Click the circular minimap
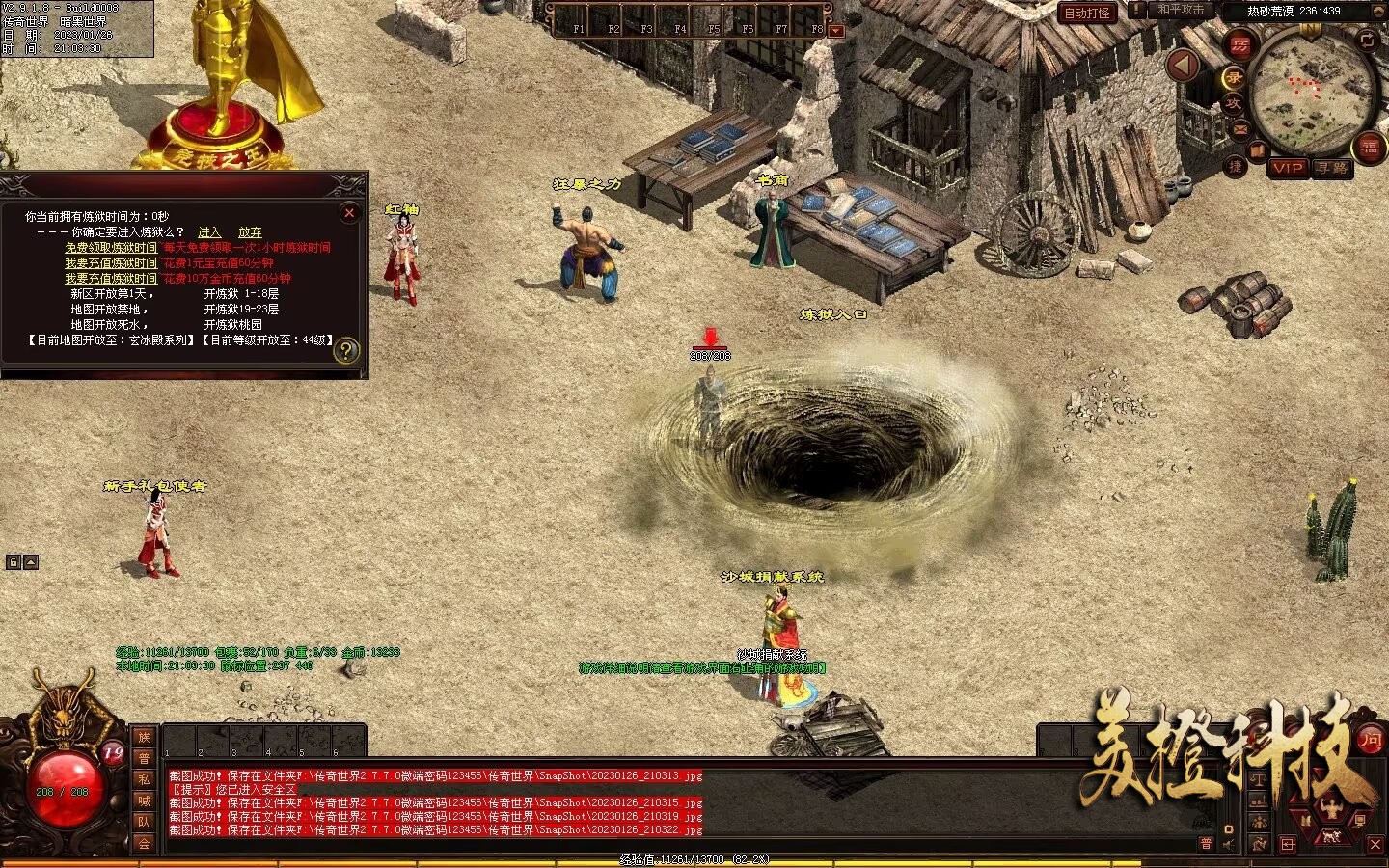This screenshot has height=868, width=1389. point(1312,92)
